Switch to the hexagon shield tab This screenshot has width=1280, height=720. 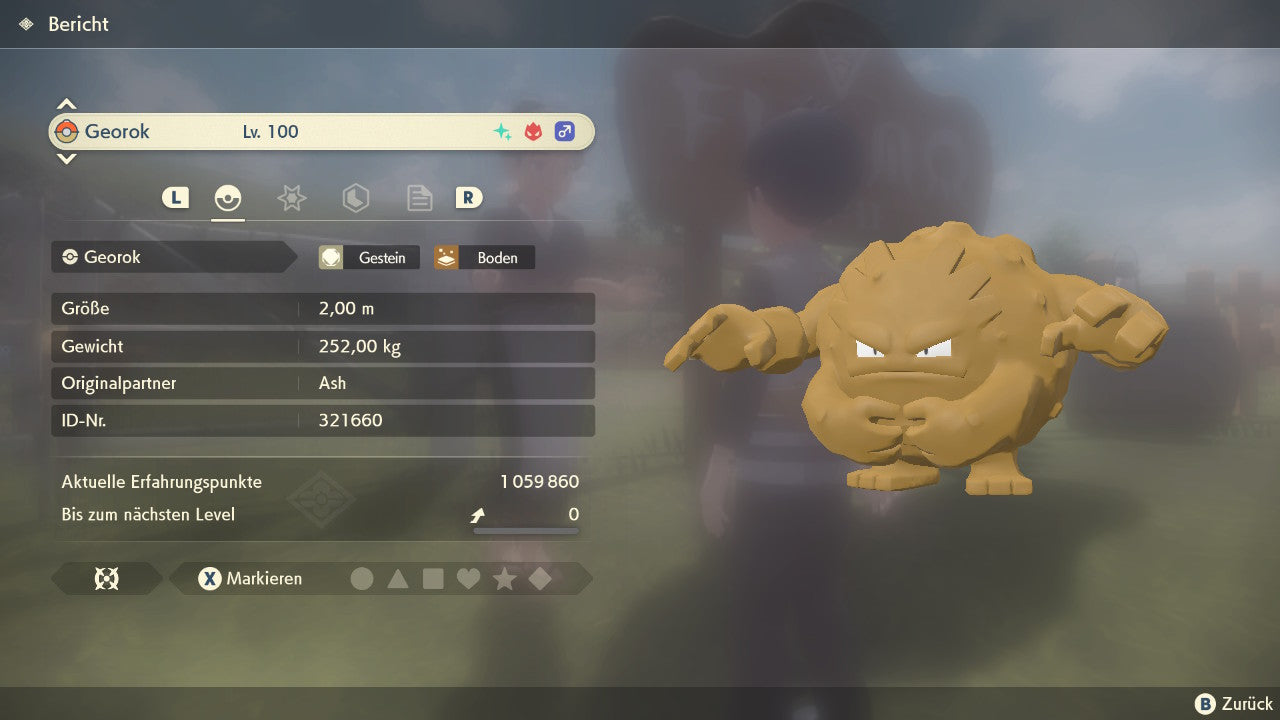pyautogui.click(x=355, y=198)
